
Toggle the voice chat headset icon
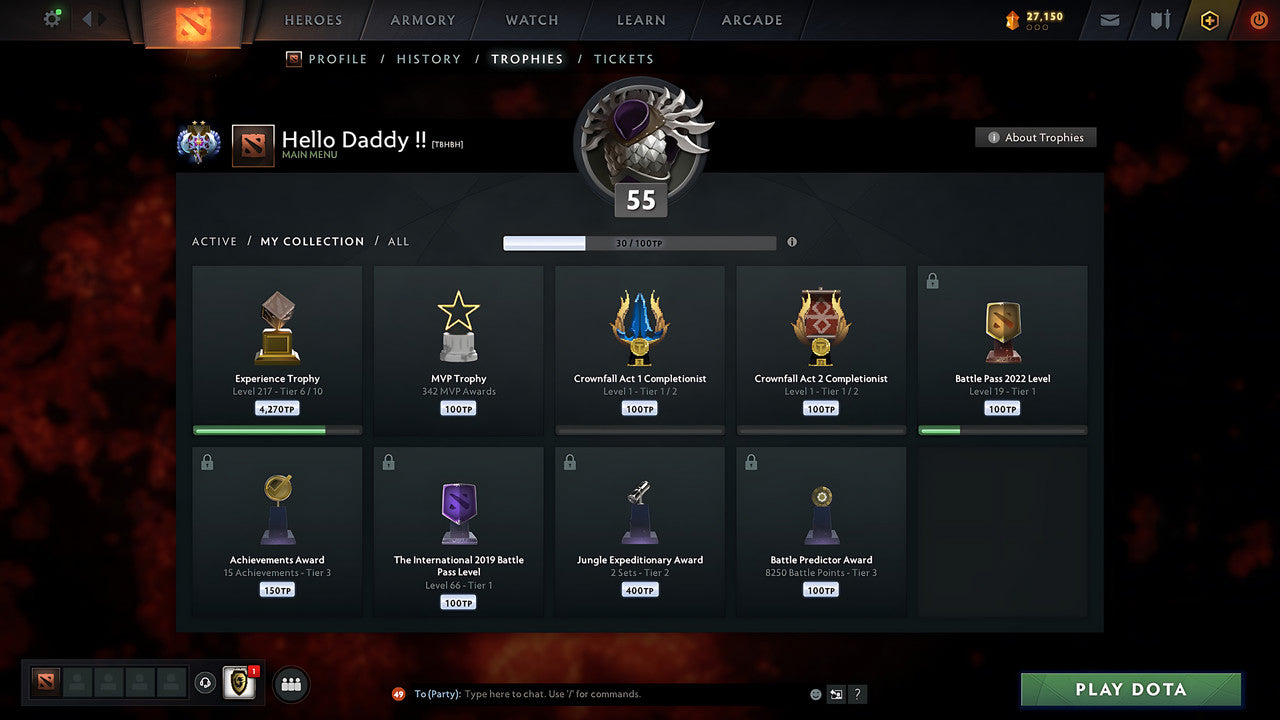click(205, 683)
